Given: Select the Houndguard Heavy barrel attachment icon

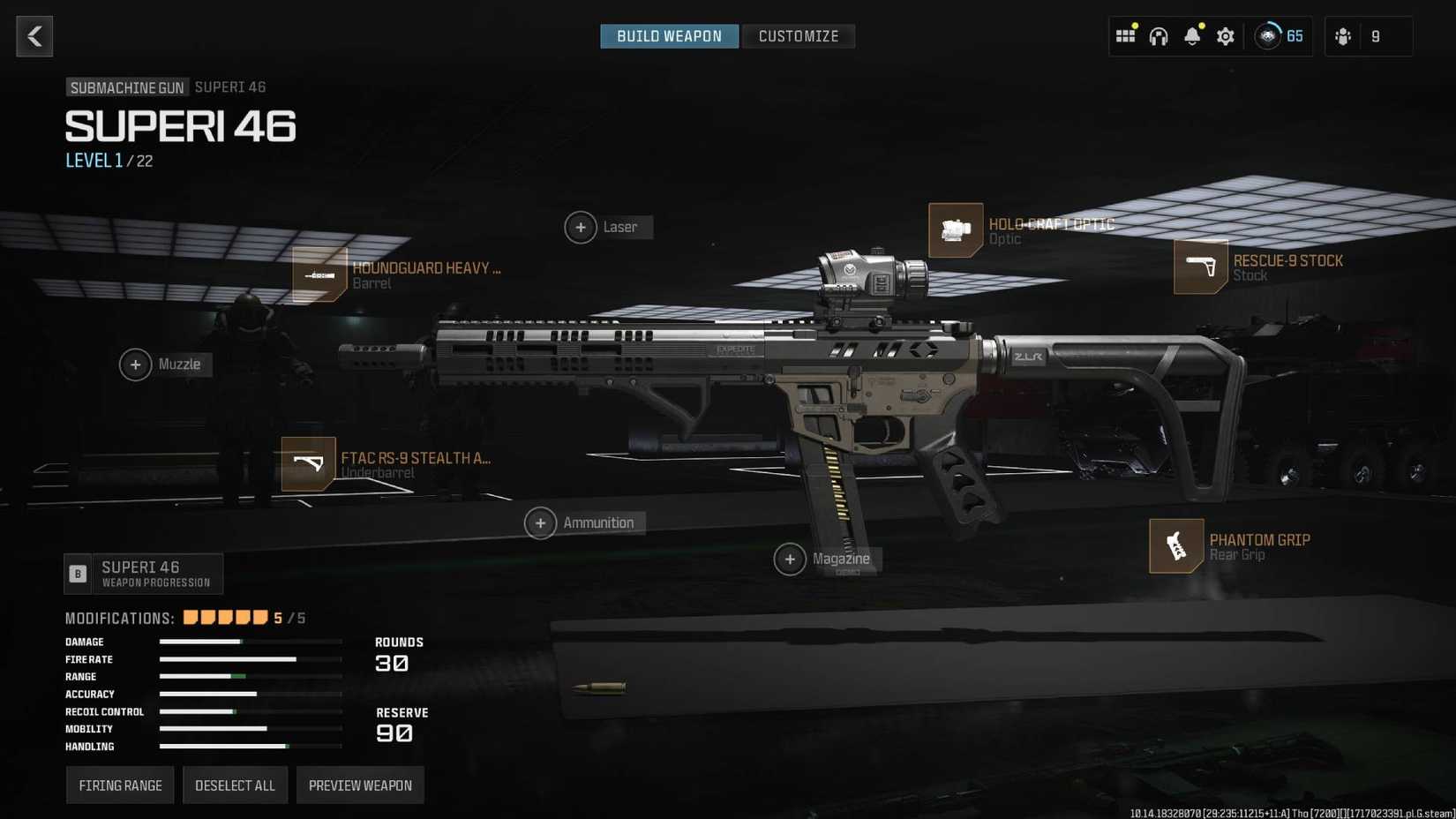Looking at the screenshot, I should [319, 274].
